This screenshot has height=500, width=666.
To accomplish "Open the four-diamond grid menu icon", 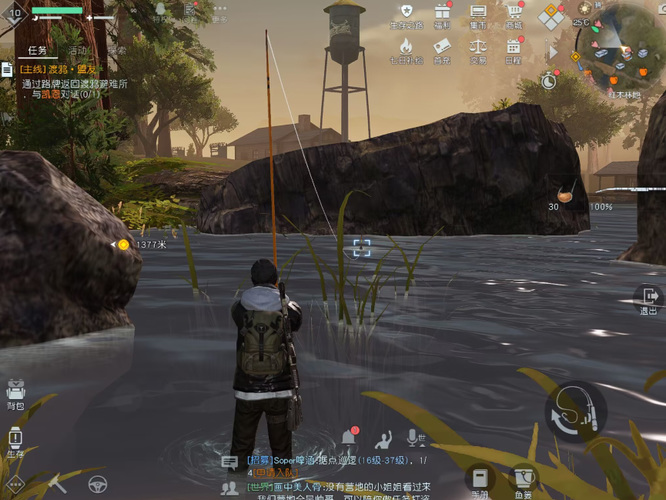I will (551, 17).
